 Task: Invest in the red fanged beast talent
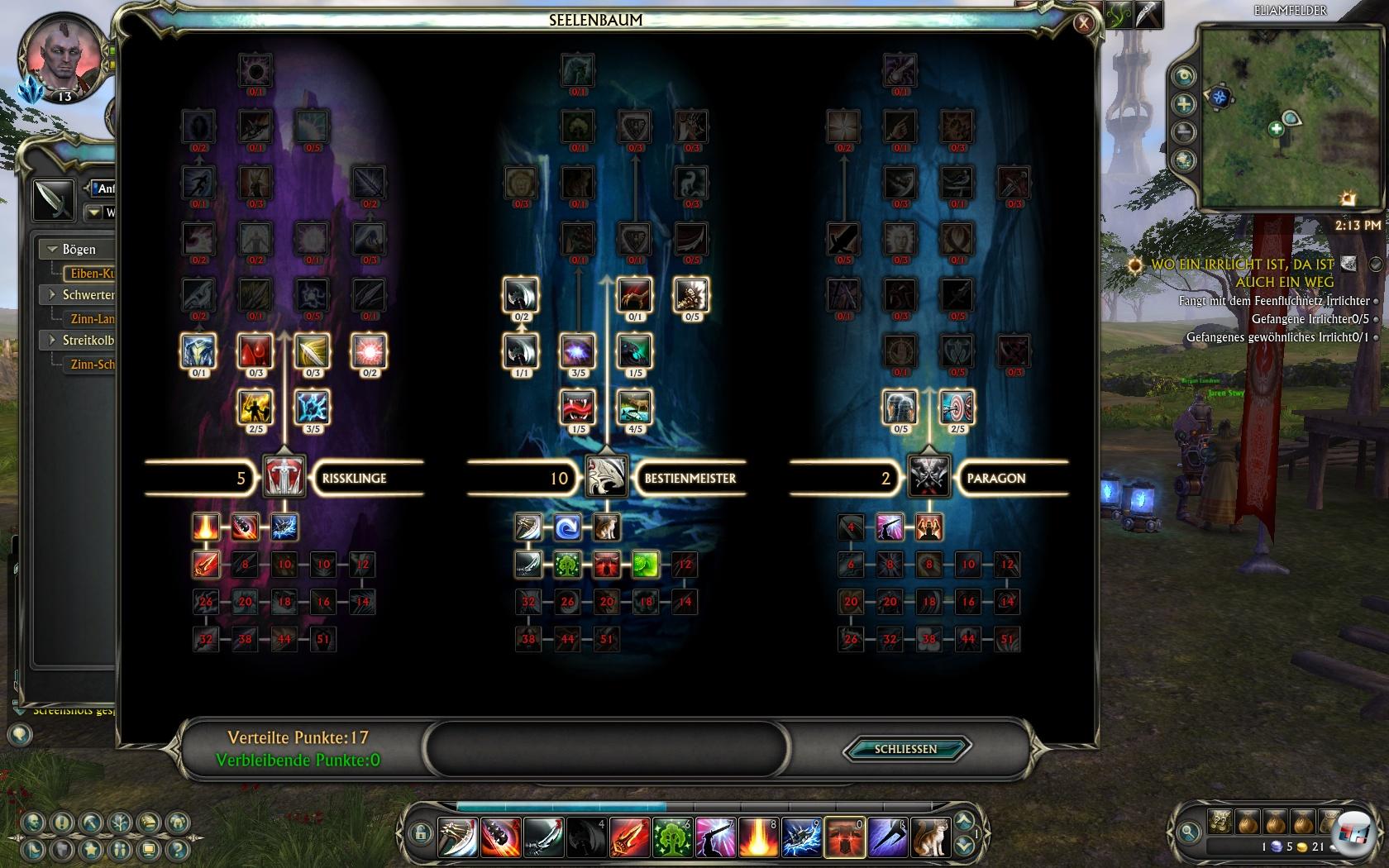(577, 407)
